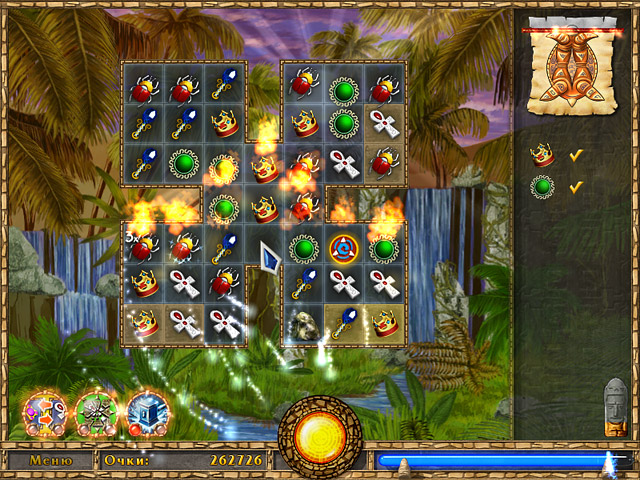Activate the swap arrows power-up
This screenshot has height=480, width=640.
[x=46, y=411]
